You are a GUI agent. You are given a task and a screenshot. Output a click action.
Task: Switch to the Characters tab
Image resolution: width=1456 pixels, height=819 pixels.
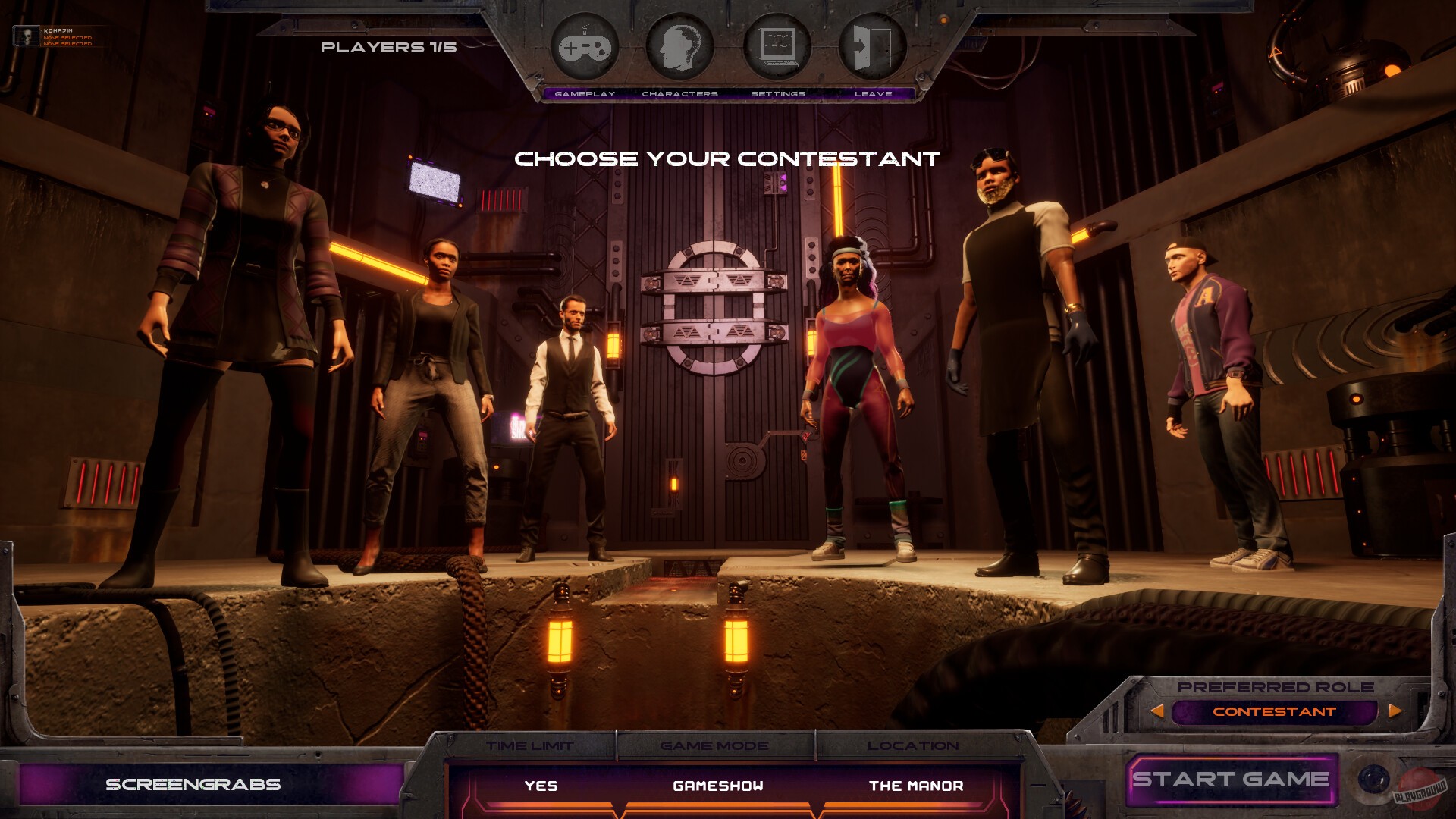pos(680,93)
